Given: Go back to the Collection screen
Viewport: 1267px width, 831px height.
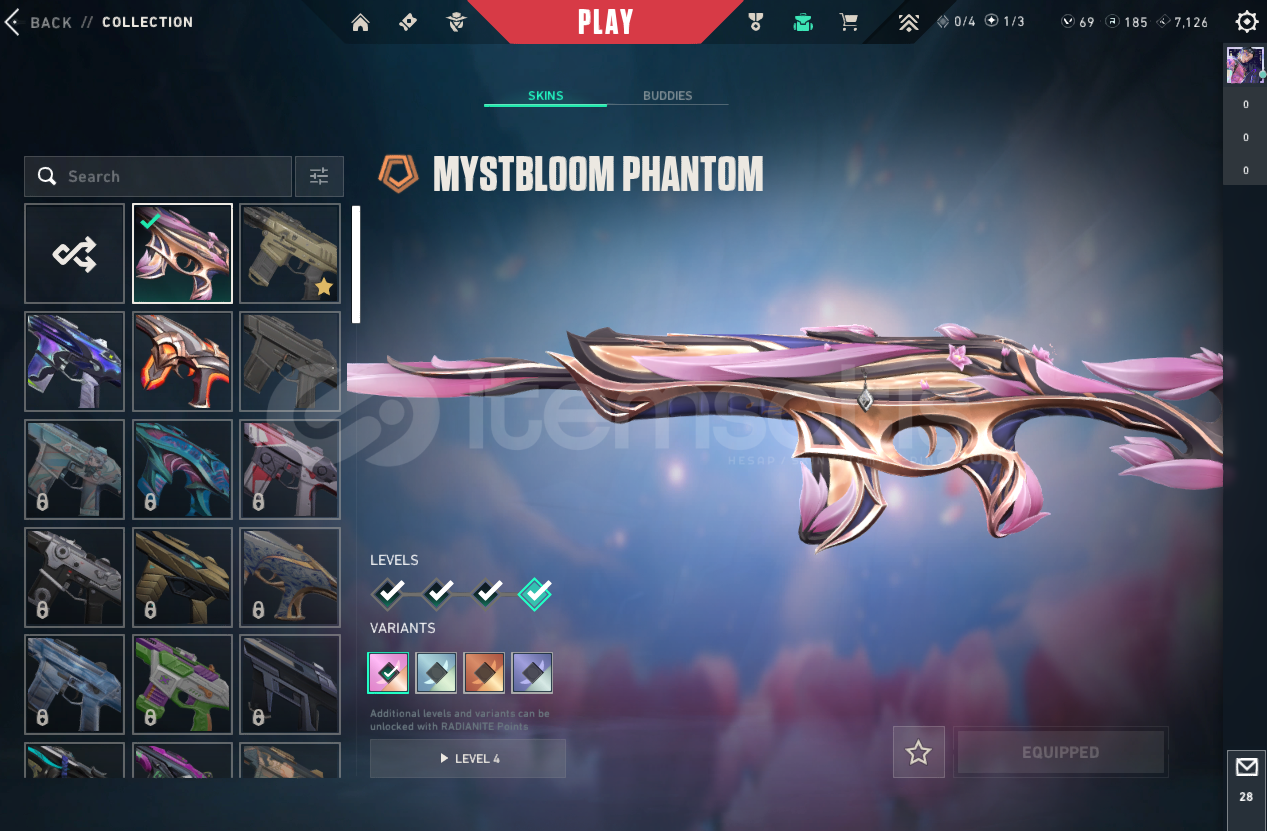Looking at the screenshot, I should pyautogui.click(x=40, y=22).
